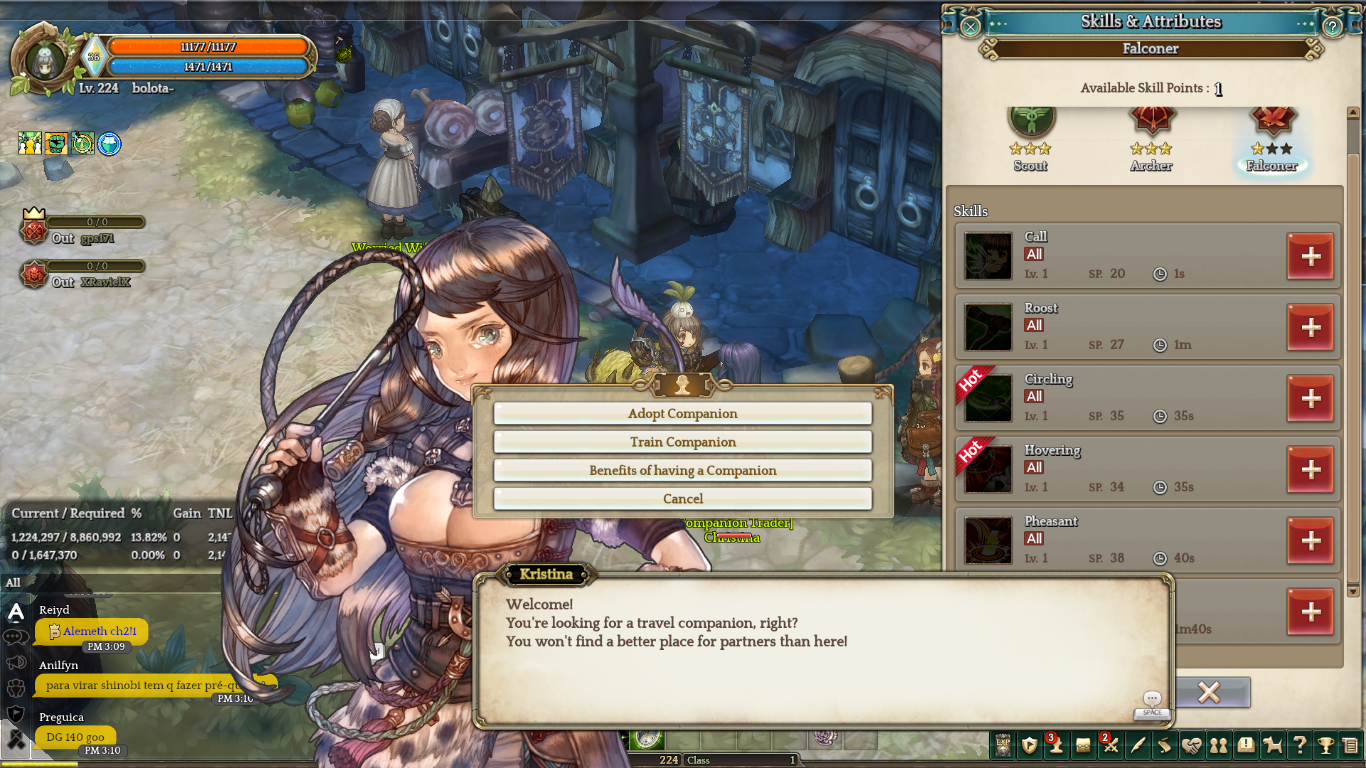Click the X button below the skill list
Image resolution: width=1366 pixels, height=768 pixels.
coord(1208,692)
